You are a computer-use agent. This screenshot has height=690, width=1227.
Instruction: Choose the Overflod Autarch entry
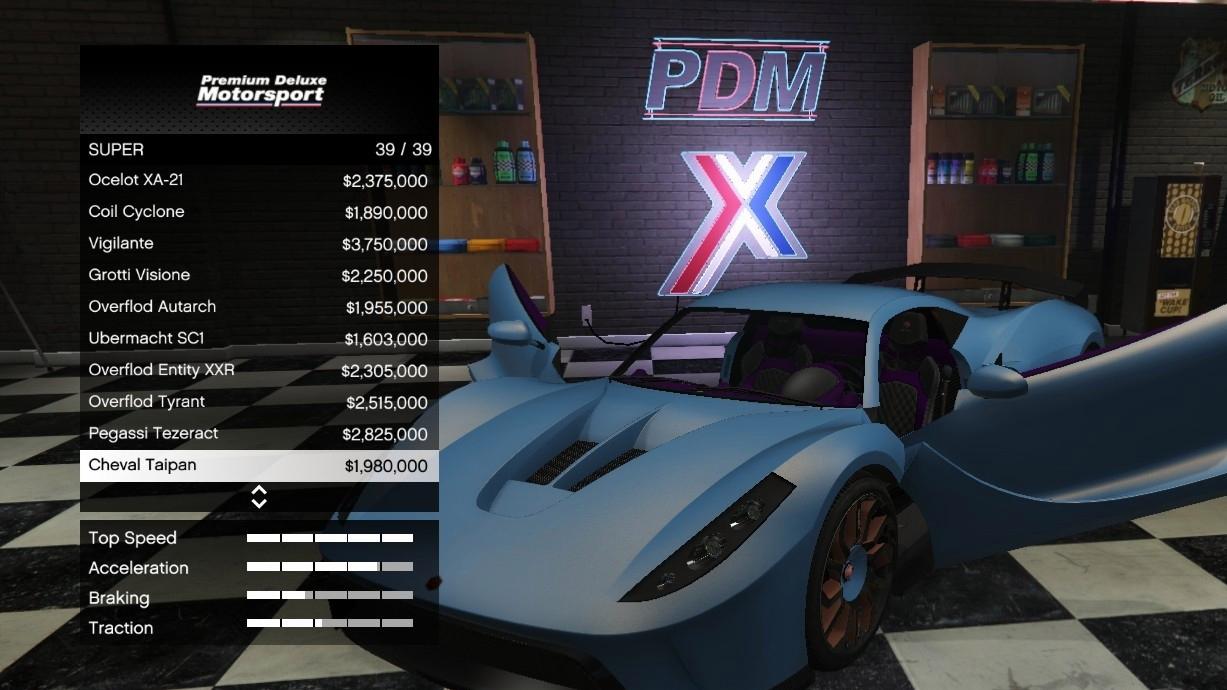pos(258,307)
